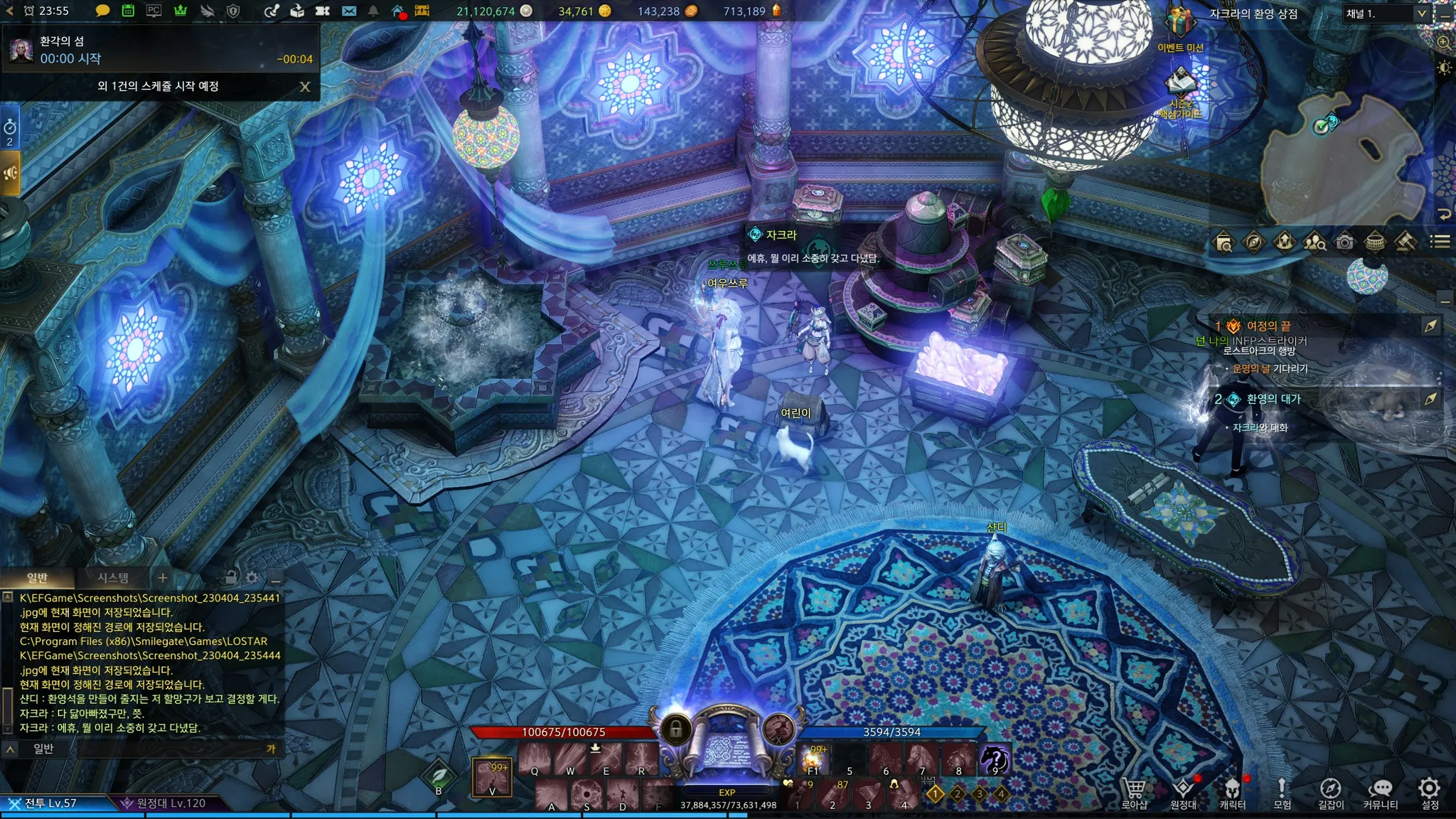Image resolution: width=1456 pixels, height=819 pixels.
Task: Add a new chat tab
Action: click(163, 578)
